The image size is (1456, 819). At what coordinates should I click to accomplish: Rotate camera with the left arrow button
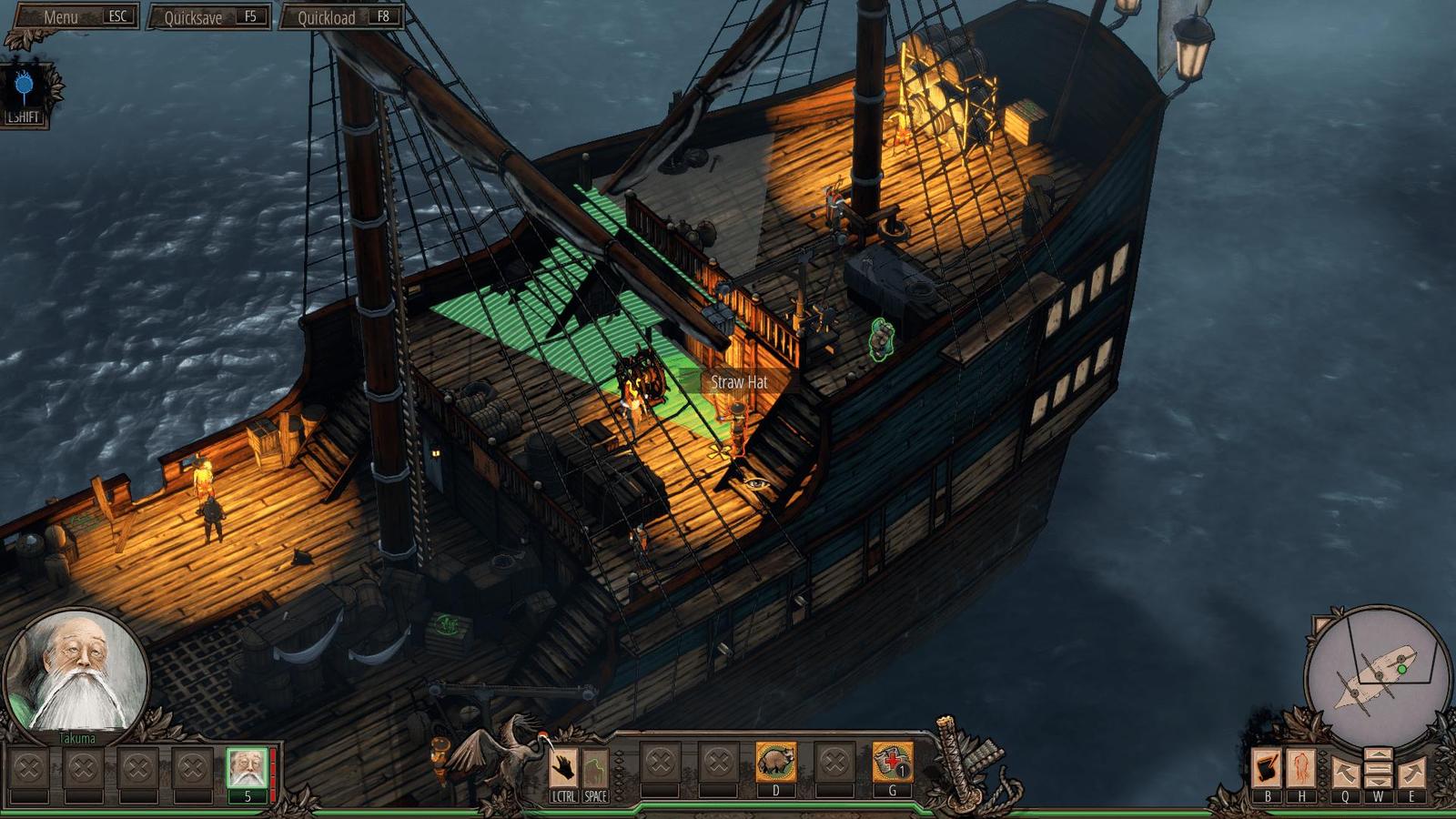[1345, 773]
